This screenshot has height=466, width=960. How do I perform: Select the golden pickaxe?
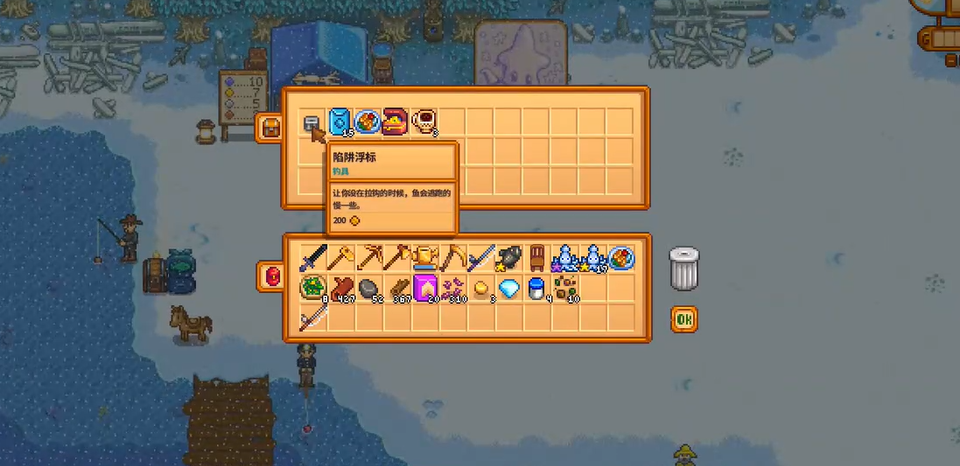(x=369, y=259)
